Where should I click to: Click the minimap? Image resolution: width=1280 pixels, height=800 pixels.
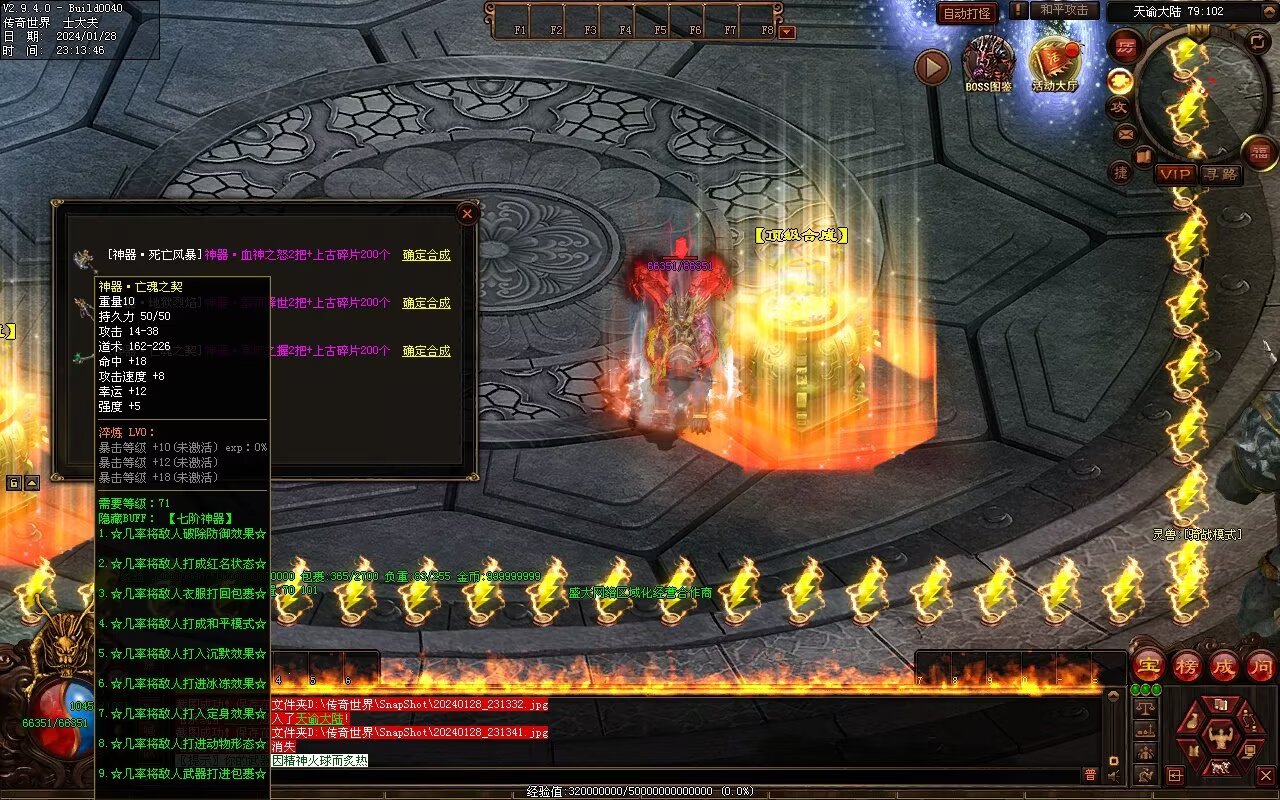(1203, 93)
